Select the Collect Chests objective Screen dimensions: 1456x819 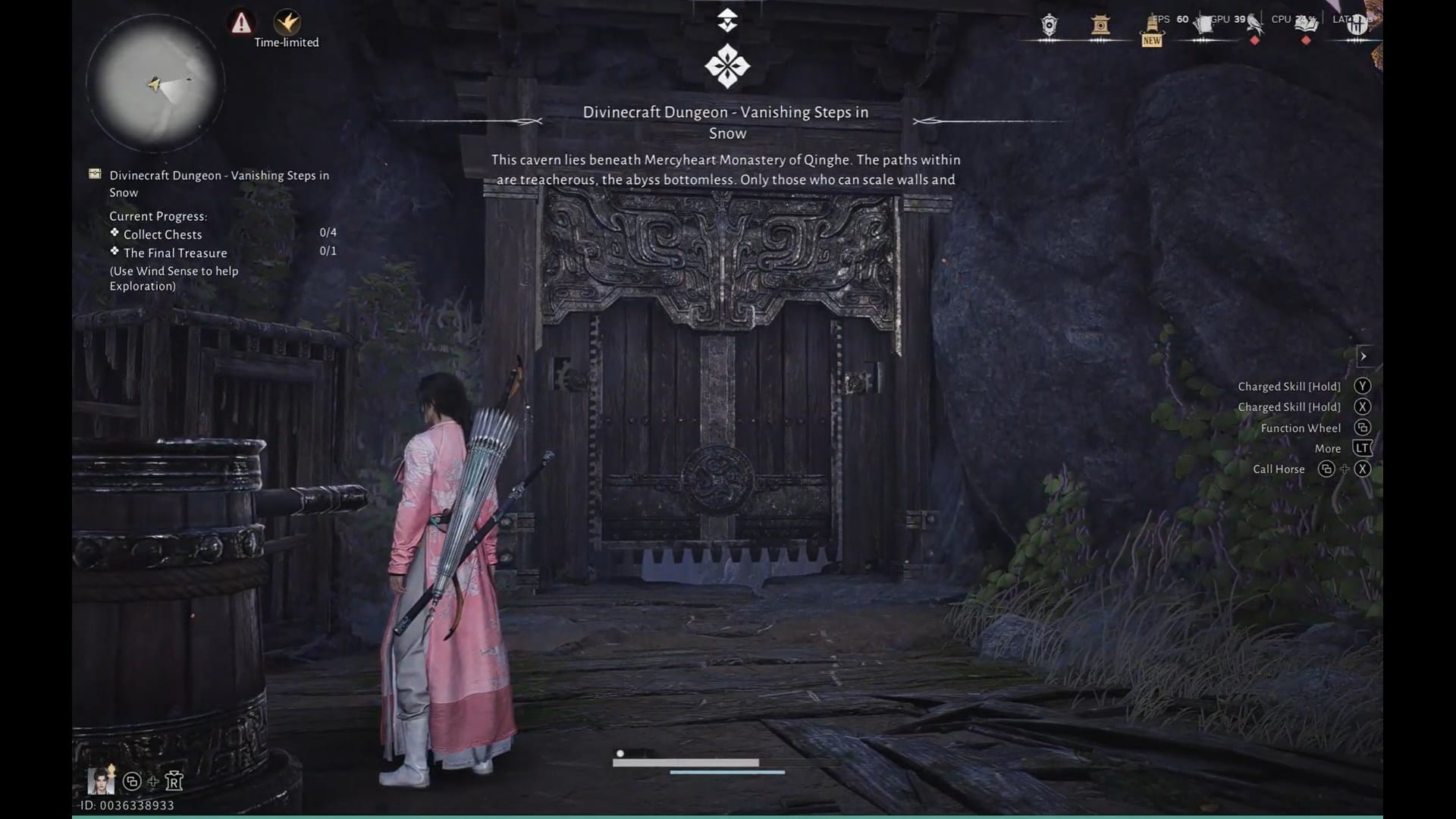[x=162, y=234]
